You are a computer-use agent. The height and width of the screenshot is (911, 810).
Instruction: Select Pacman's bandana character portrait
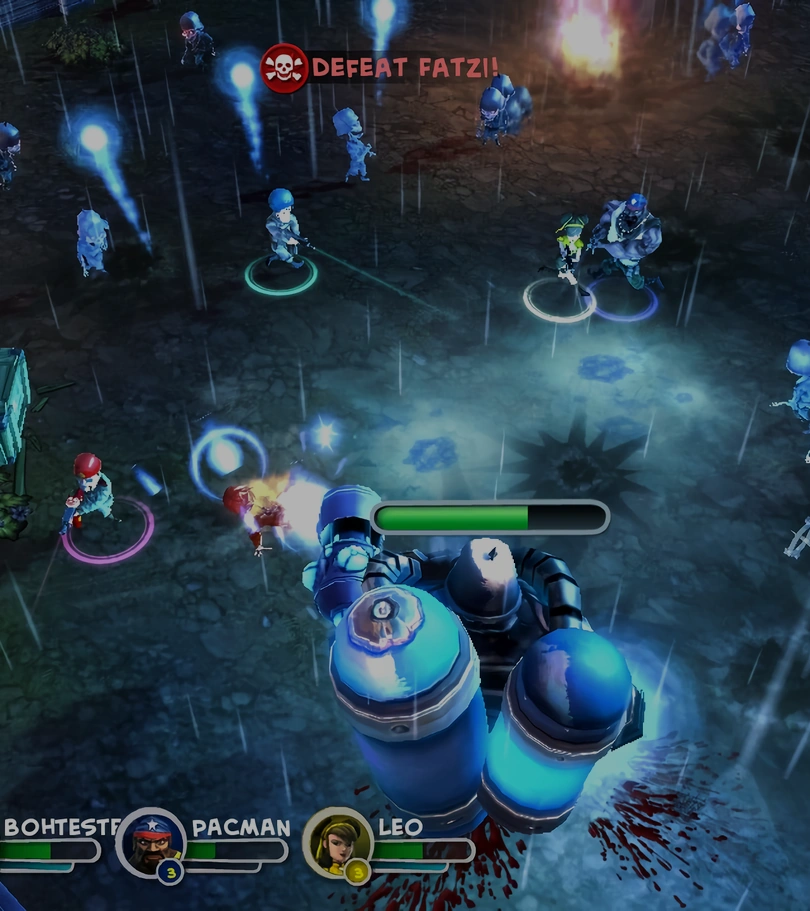click(152, 842)
